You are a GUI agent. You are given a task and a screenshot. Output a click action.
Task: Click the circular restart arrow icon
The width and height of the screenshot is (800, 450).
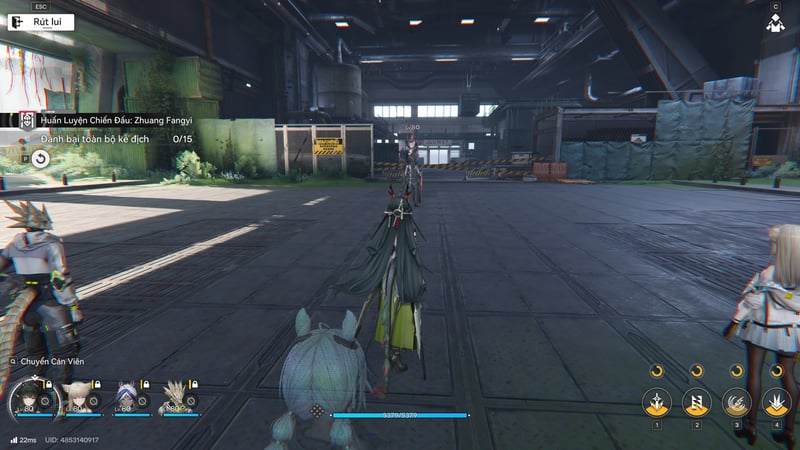coord(40,158)
